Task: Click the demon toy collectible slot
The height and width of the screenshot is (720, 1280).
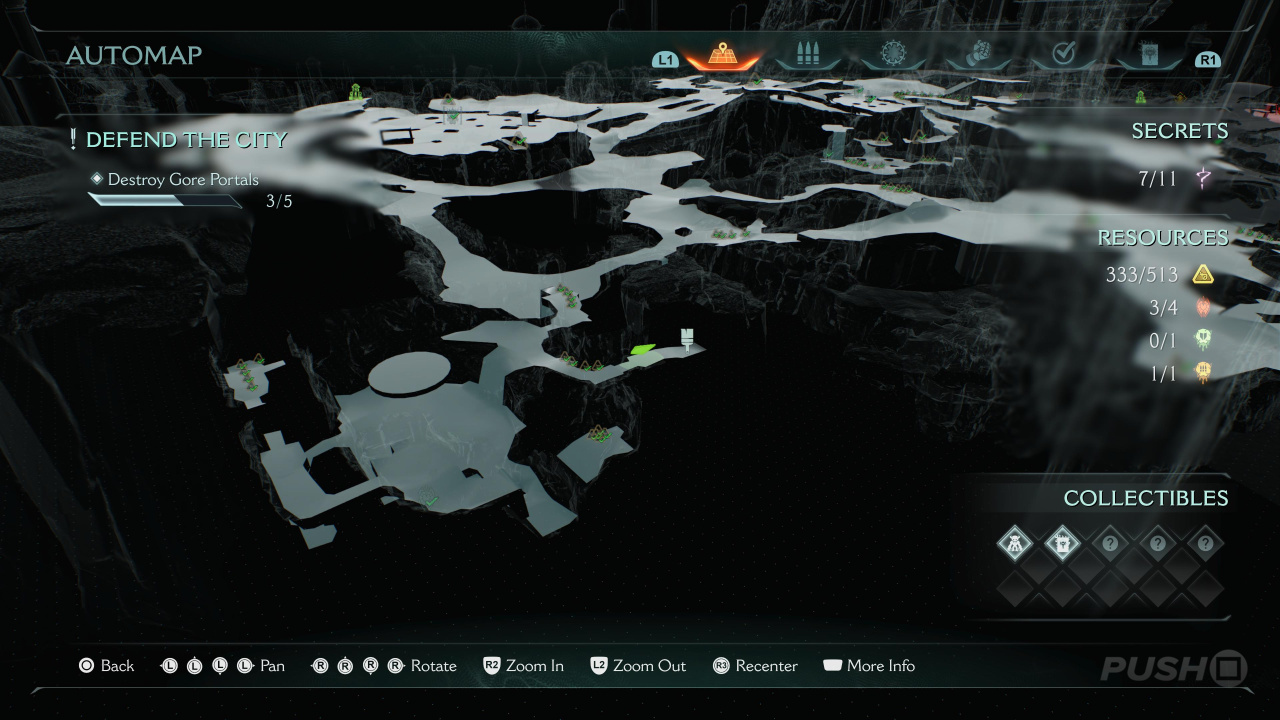Action: [1015, 543]
